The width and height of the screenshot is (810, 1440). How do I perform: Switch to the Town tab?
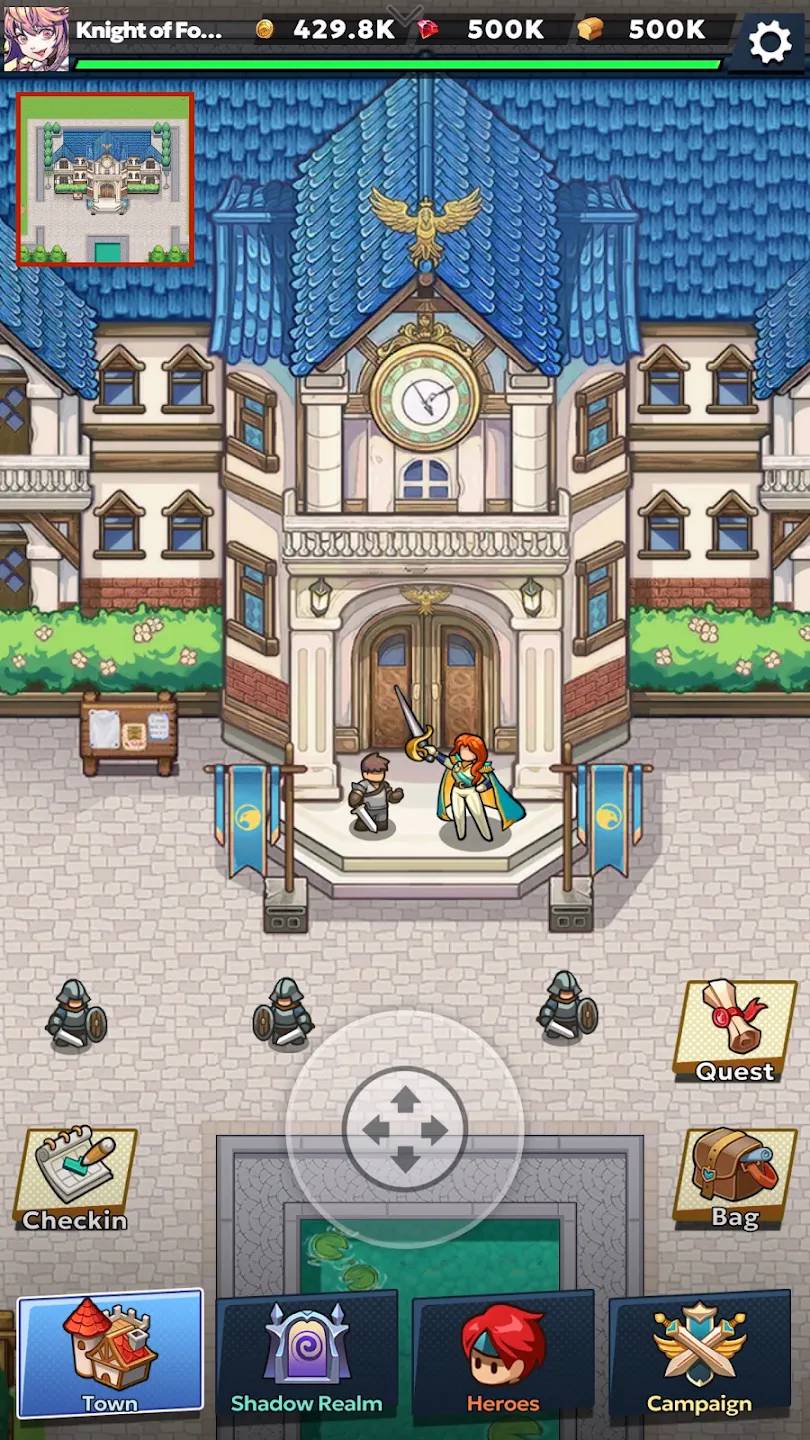(x=110, y=1355)
